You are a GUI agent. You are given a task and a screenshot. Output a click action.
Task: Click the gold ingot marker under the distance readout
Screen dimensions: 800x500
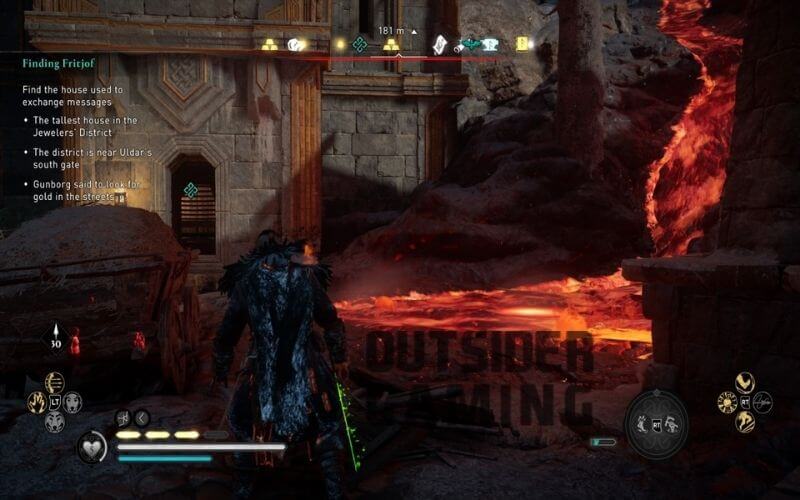point(390,46)
